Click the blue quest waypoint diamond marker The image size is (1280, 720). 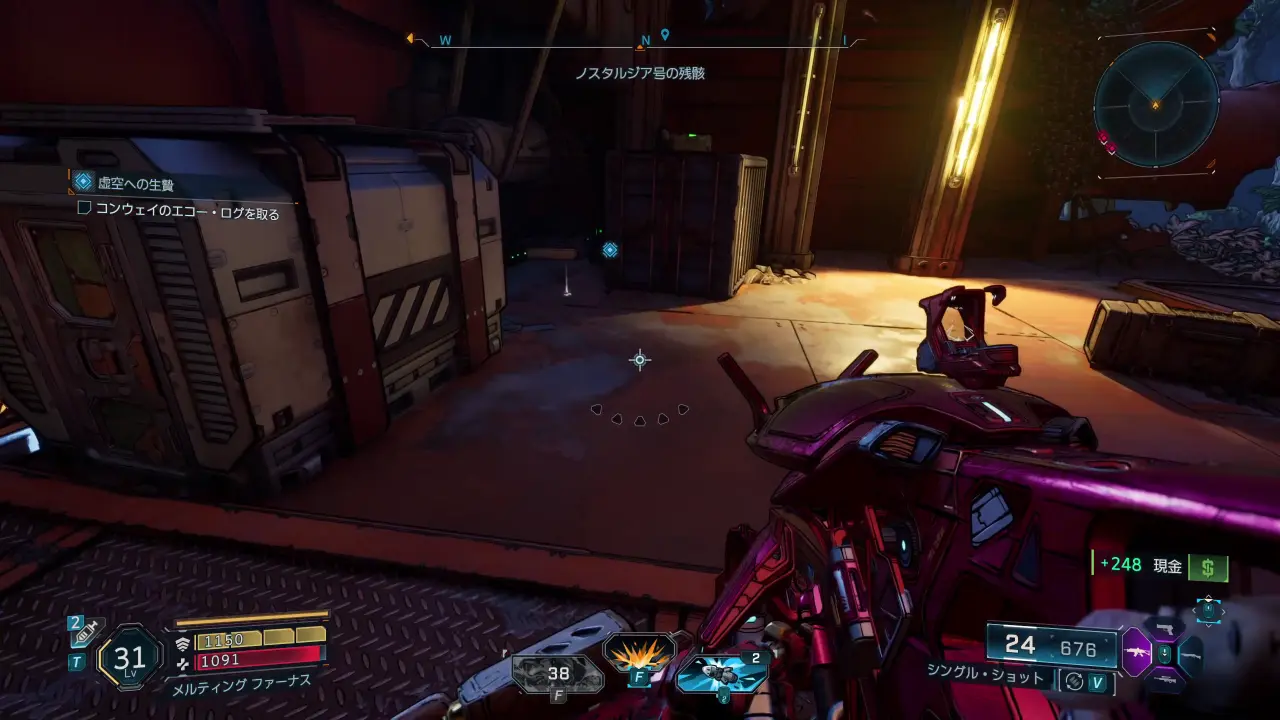(610, 250)
